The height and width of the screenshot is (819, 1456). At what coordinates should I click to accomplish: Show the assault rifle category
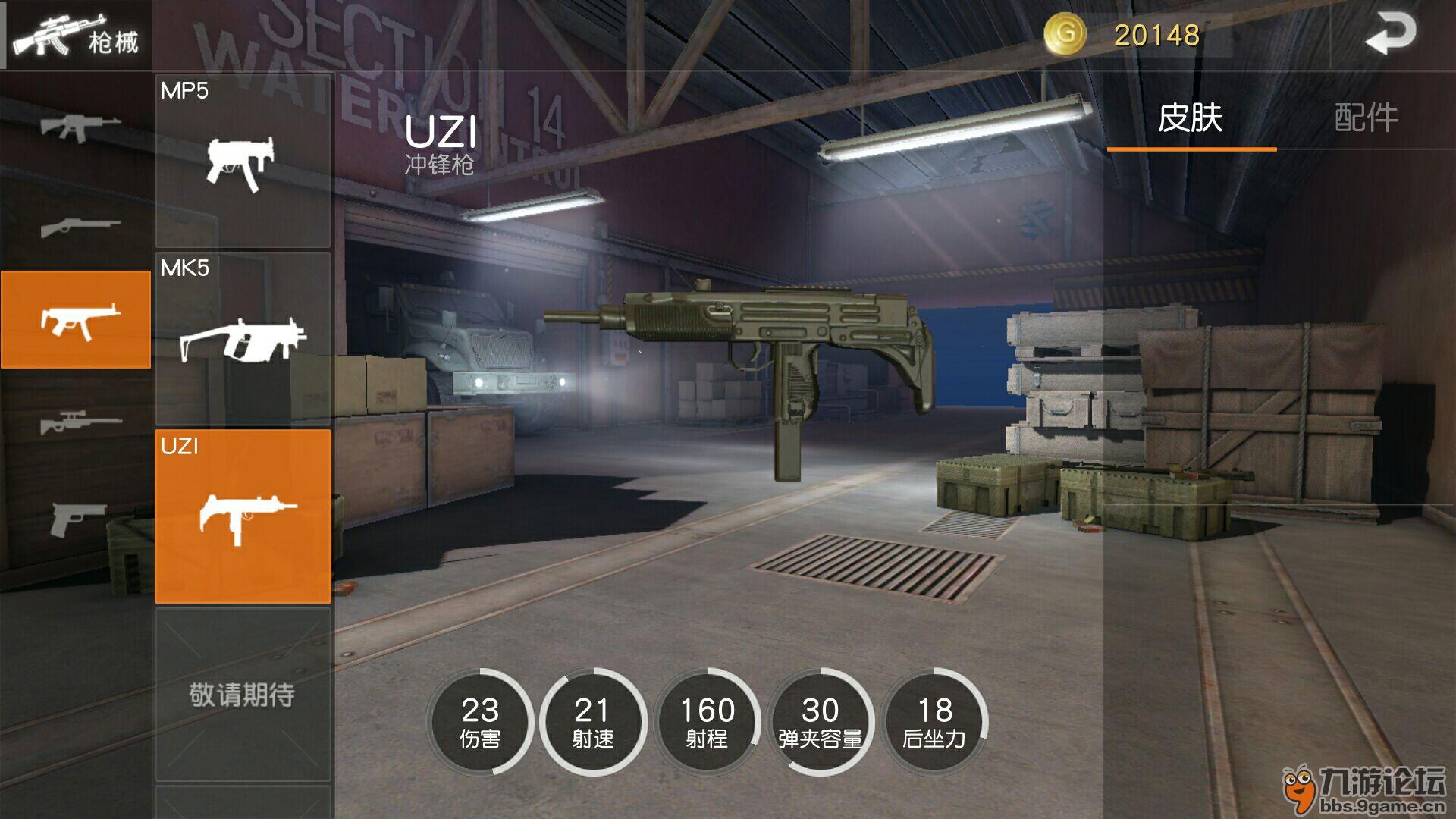(x=76, y=126)
